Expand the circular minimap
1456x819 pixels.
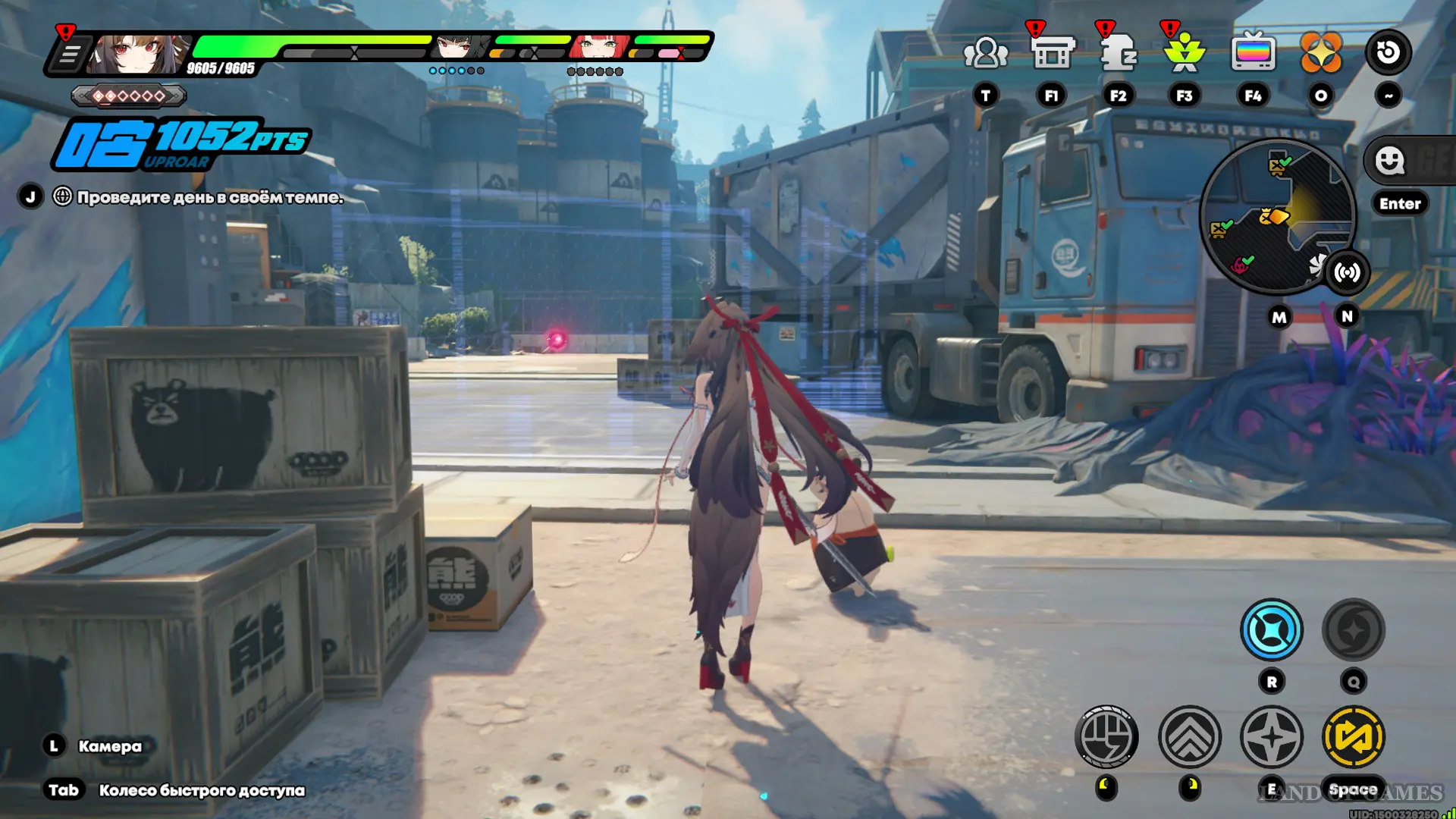pos(1277,216)
